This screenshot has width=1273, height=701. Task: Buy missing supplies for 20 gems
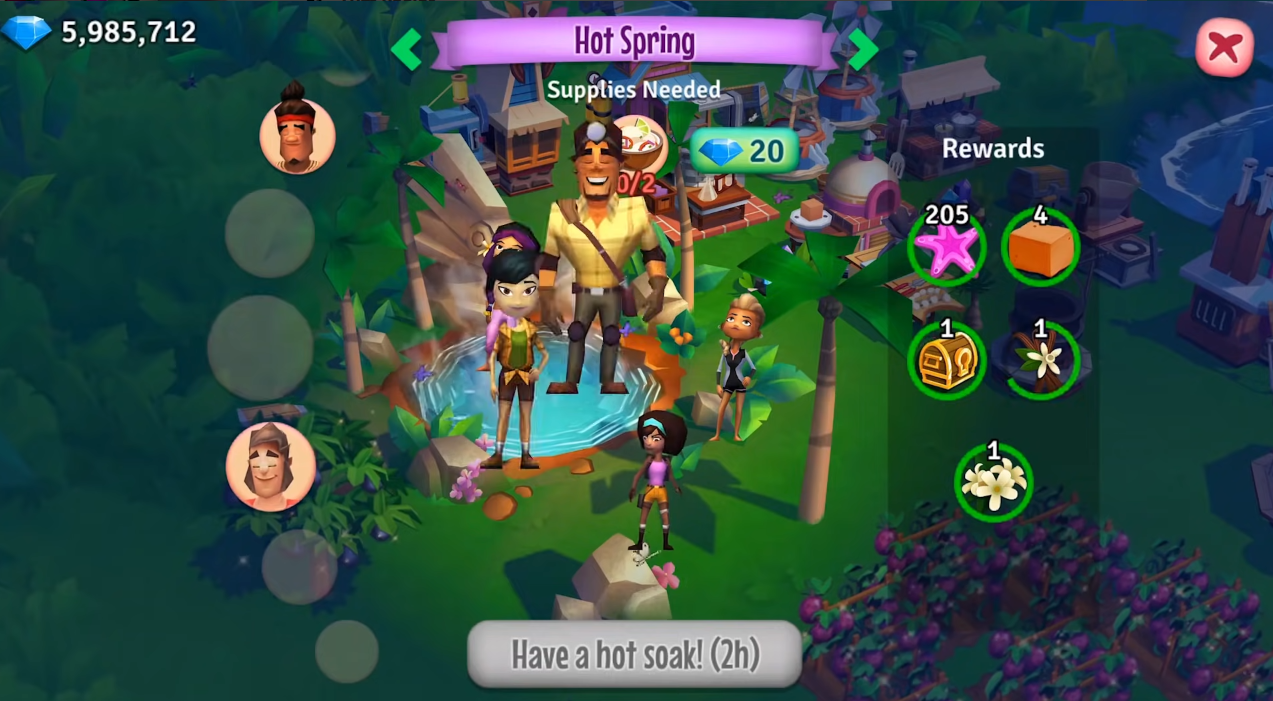tap(744, 151)
